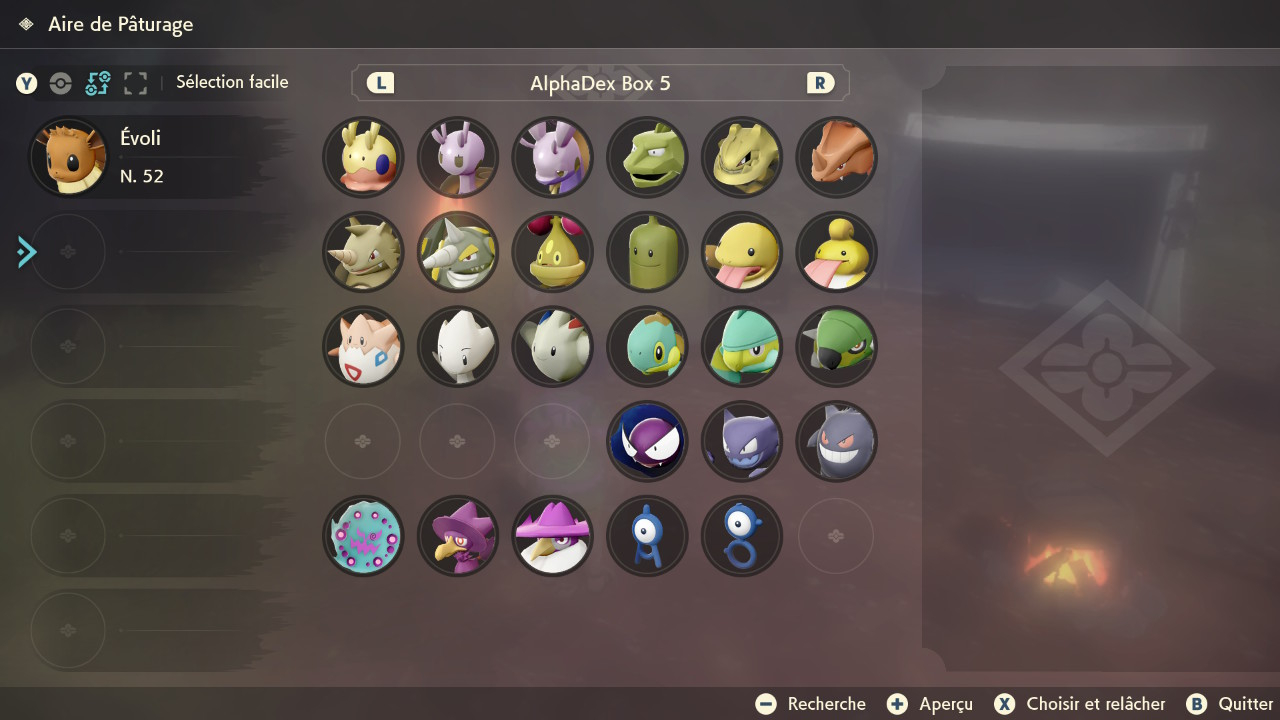Select the Goodra portrait
1280x720 pixels.
point(553,158)
